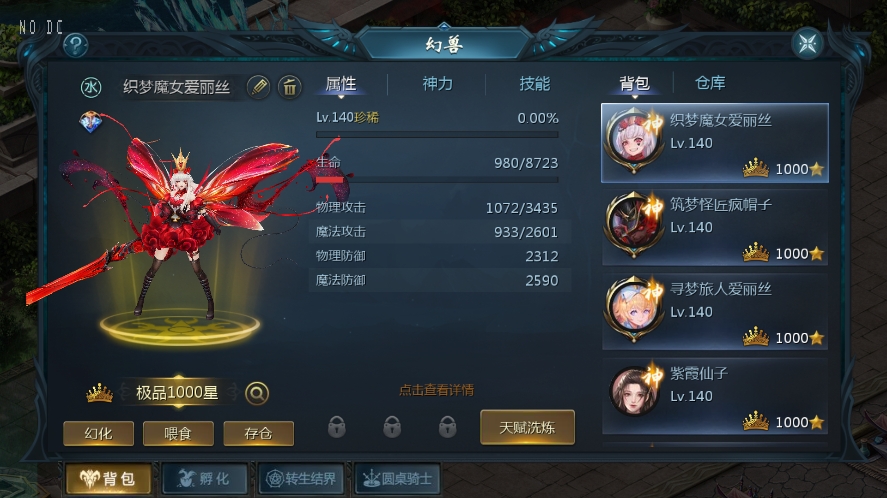
Task: Switch to the 仓库 warehouse tab
Action: pyautogui.click(x=710, y=83)
